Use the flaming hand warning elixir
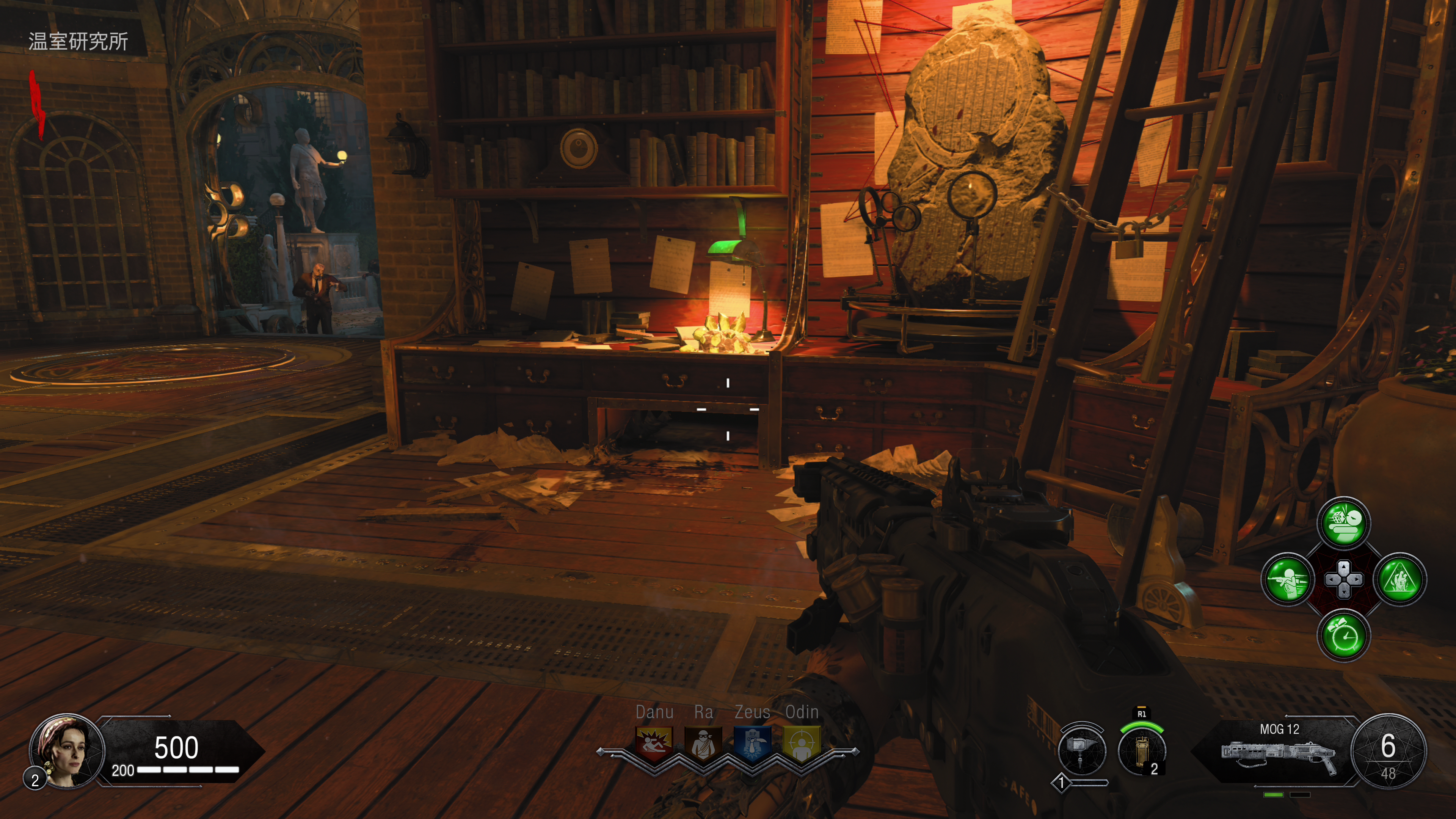1456x819 pixels. point(1400,579)
